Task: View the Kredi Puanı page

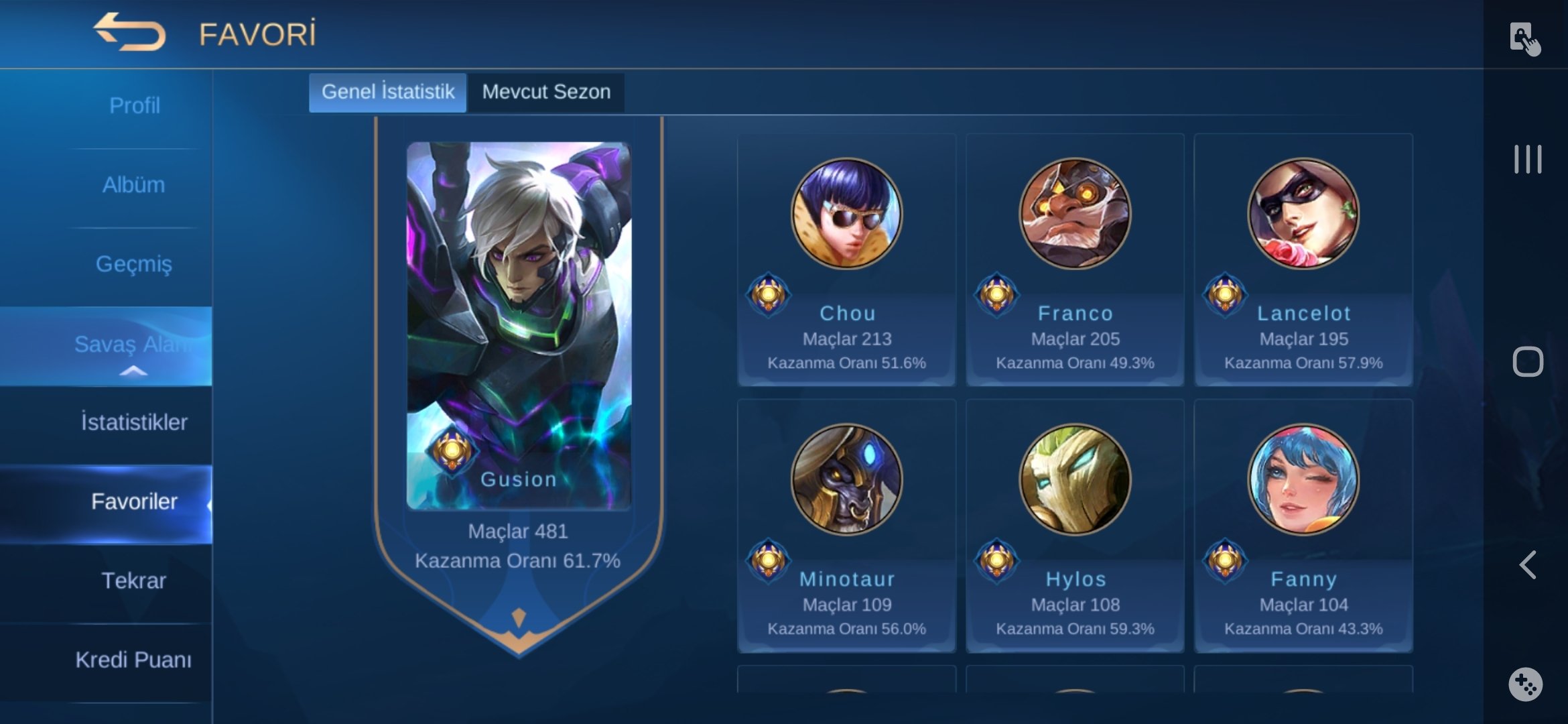Action: click(x=134, y=660)
